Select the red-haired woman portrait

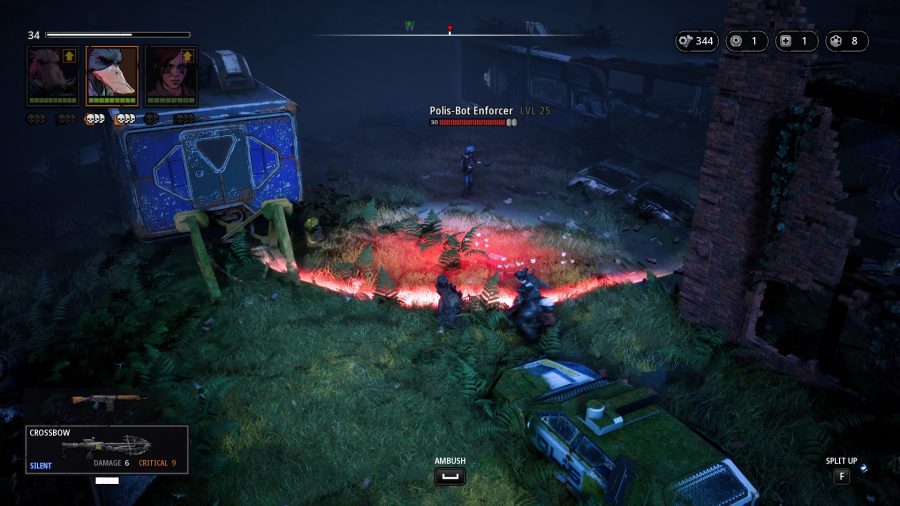pyautogui.click(x=170, y=74)
